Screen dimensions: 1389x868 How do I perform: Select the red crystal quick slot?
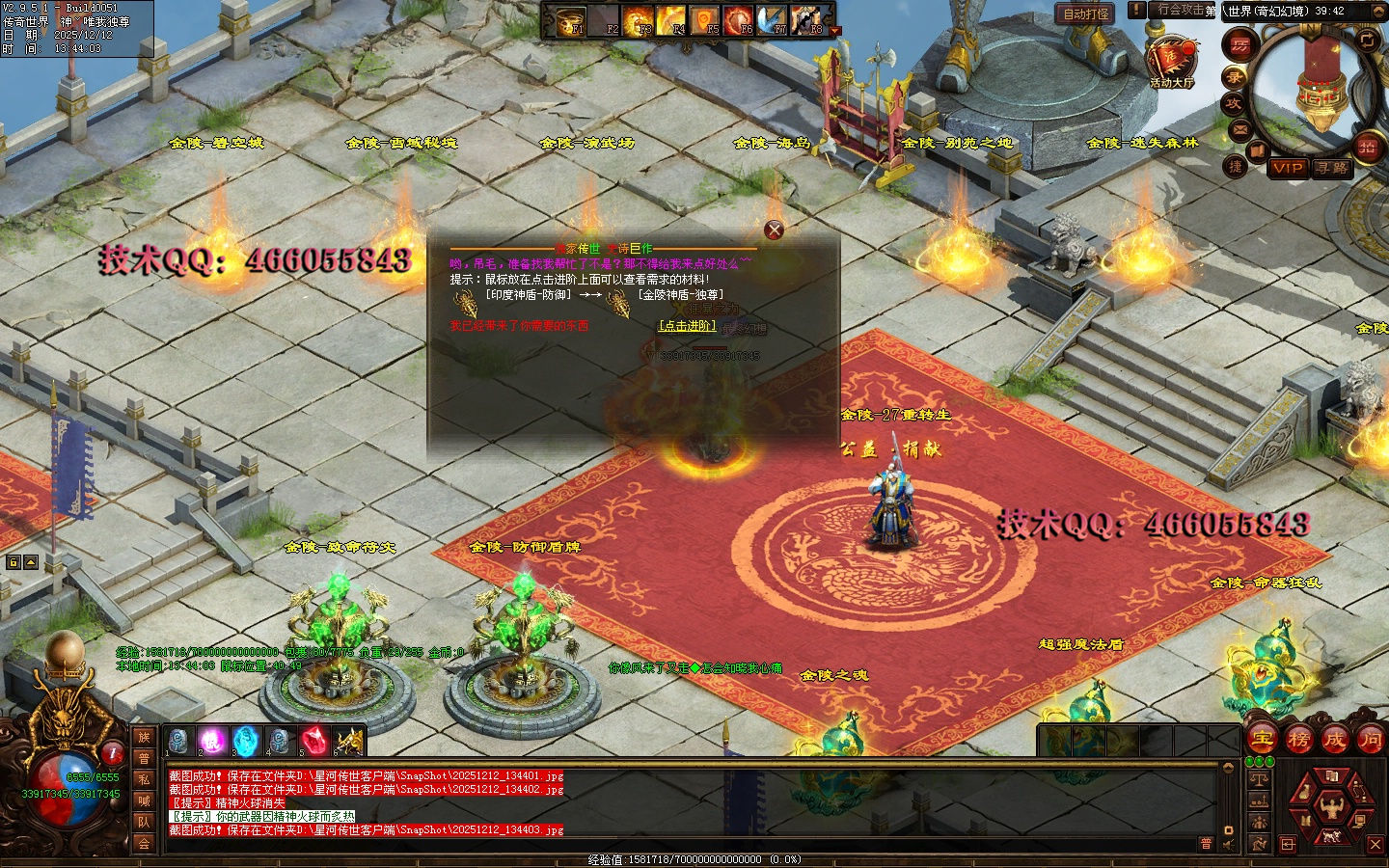313,741
